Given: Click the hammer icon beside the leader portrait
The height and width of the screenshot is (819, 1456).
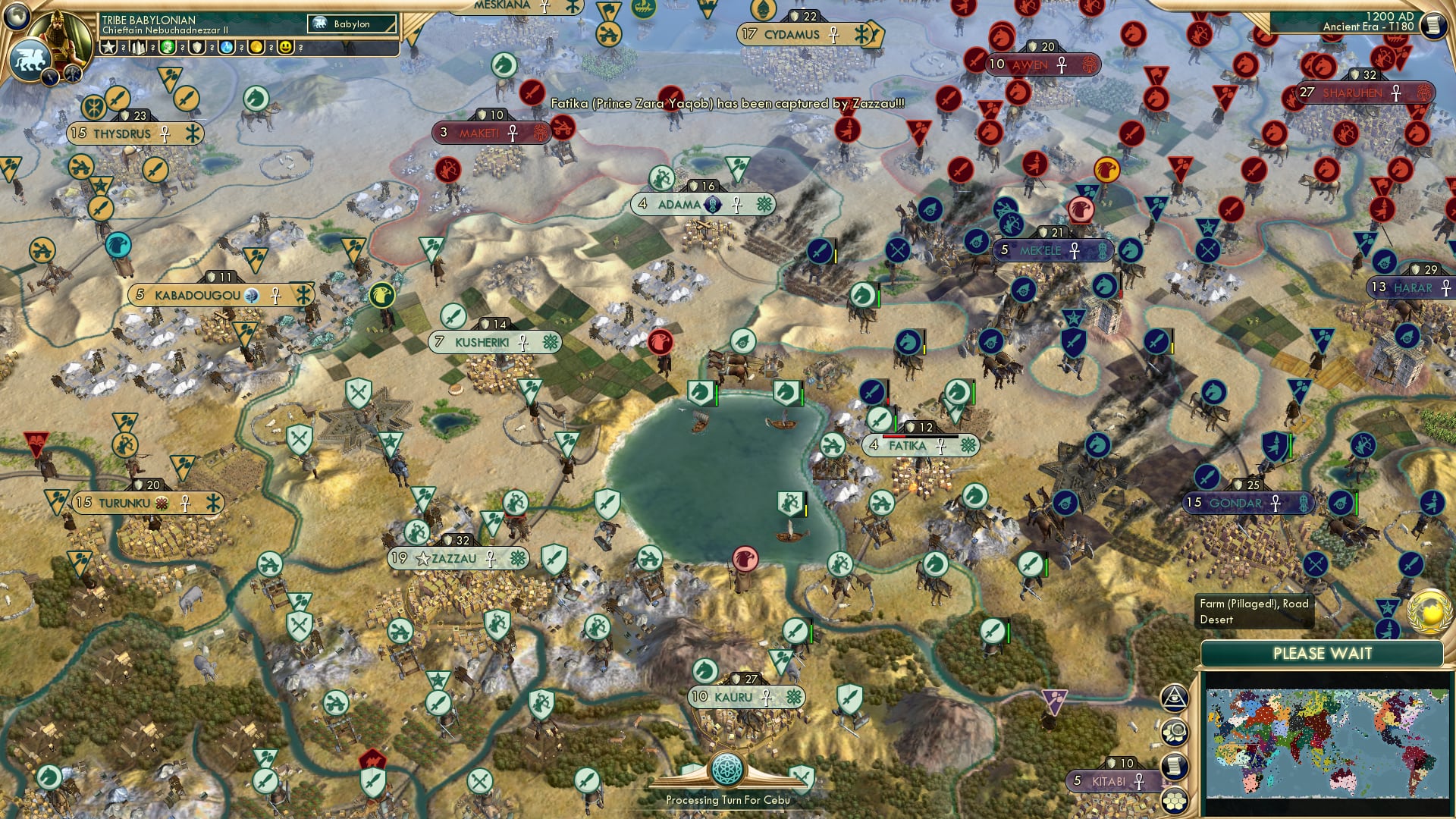Looking at the screenshot, I should [x=72, y=74].
